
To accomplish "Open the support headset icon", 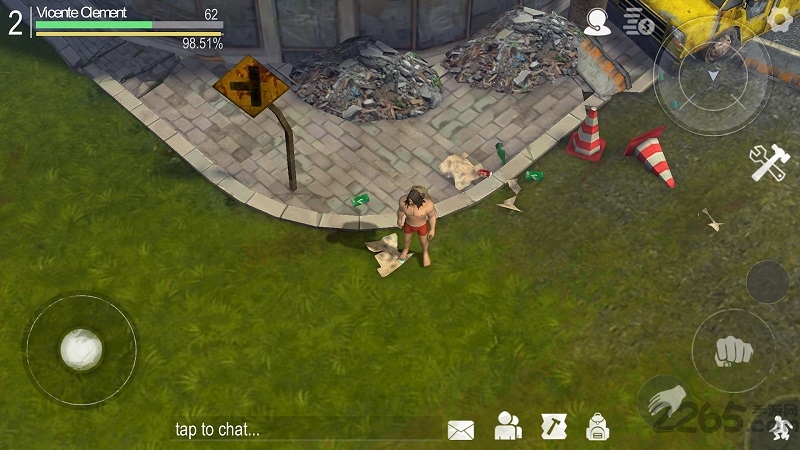I will tap(598, 22).
